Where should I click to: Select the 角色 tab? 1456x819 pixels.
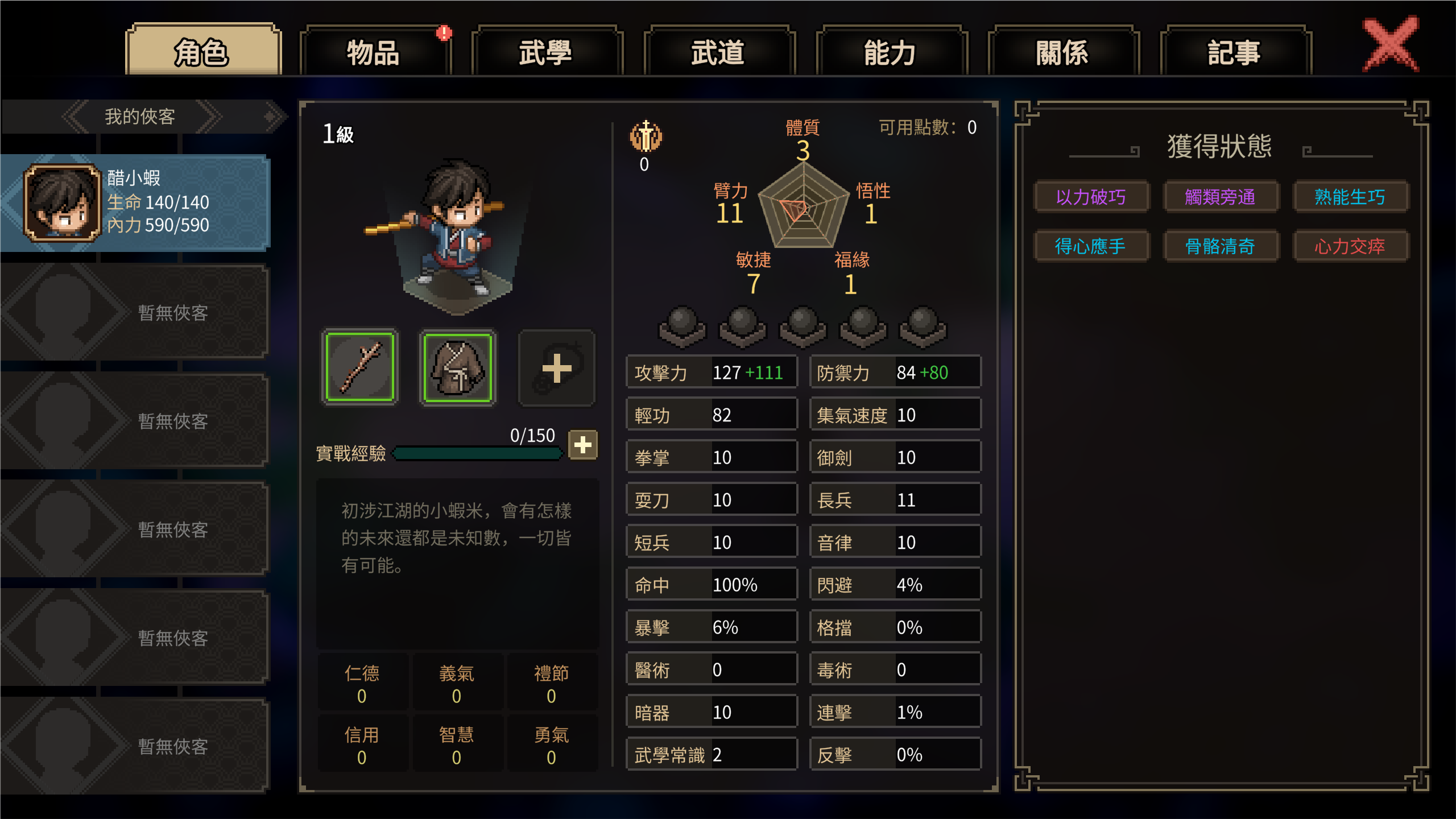click(202, 52)
